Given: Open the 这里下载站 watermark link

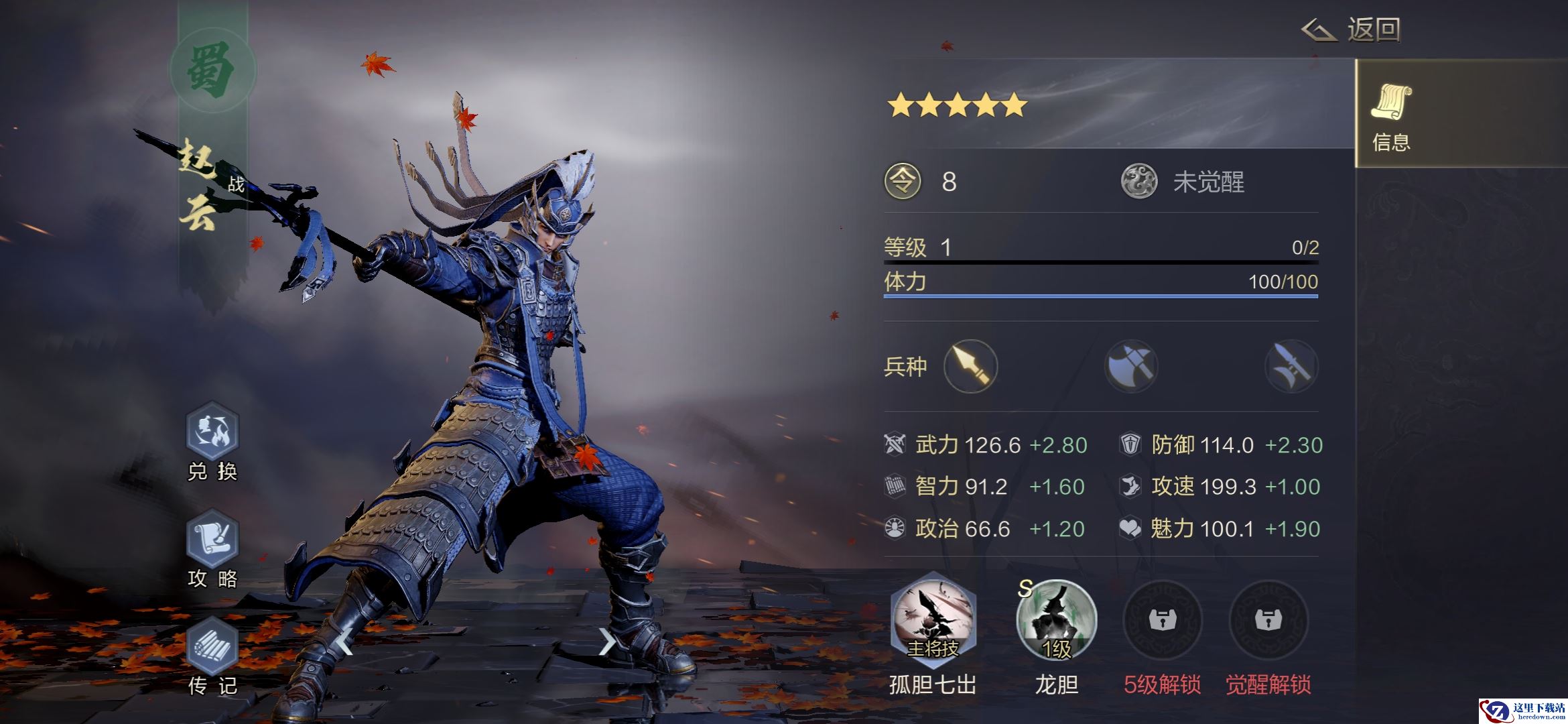Looking at the screenshot, I should pyautogui.click(x=1522, y=711).
